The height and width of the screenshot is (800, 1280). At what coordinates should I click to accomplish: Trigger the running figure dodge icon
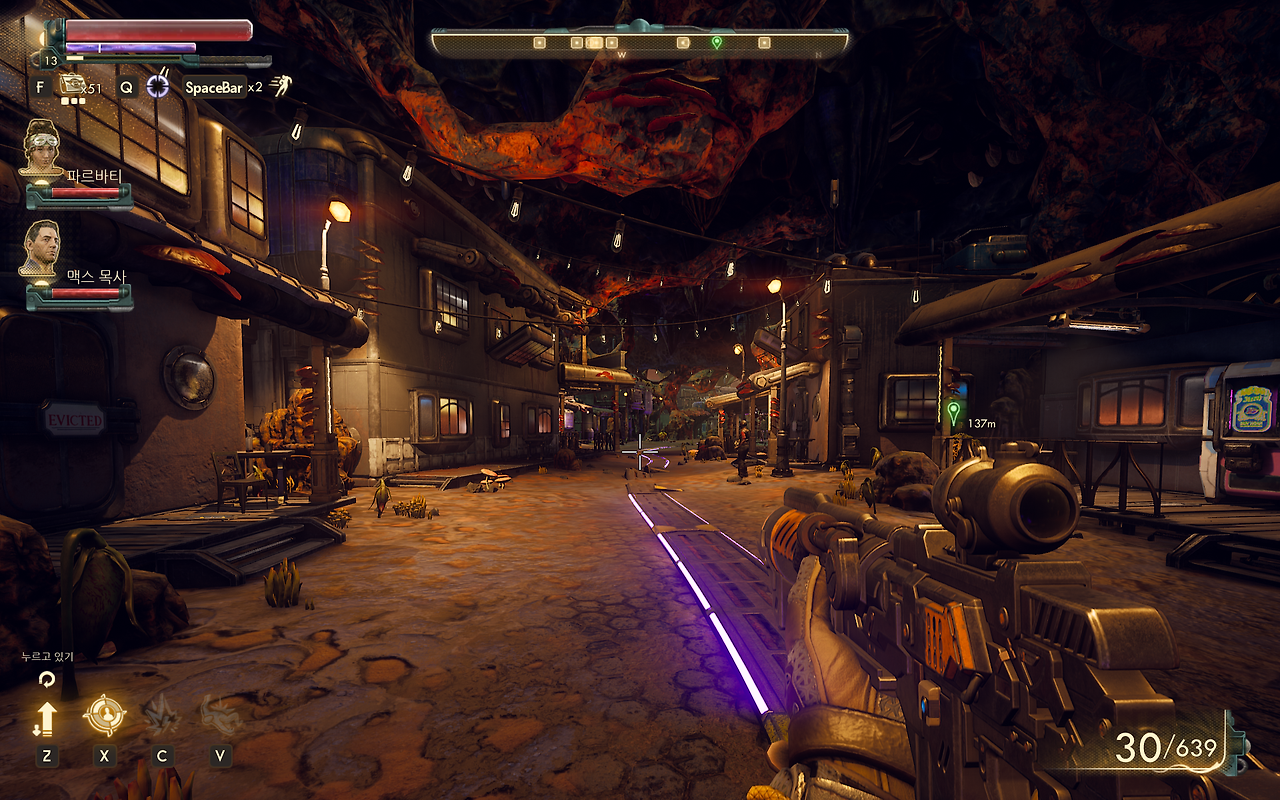pyautogui.click(x=281, y=87)
